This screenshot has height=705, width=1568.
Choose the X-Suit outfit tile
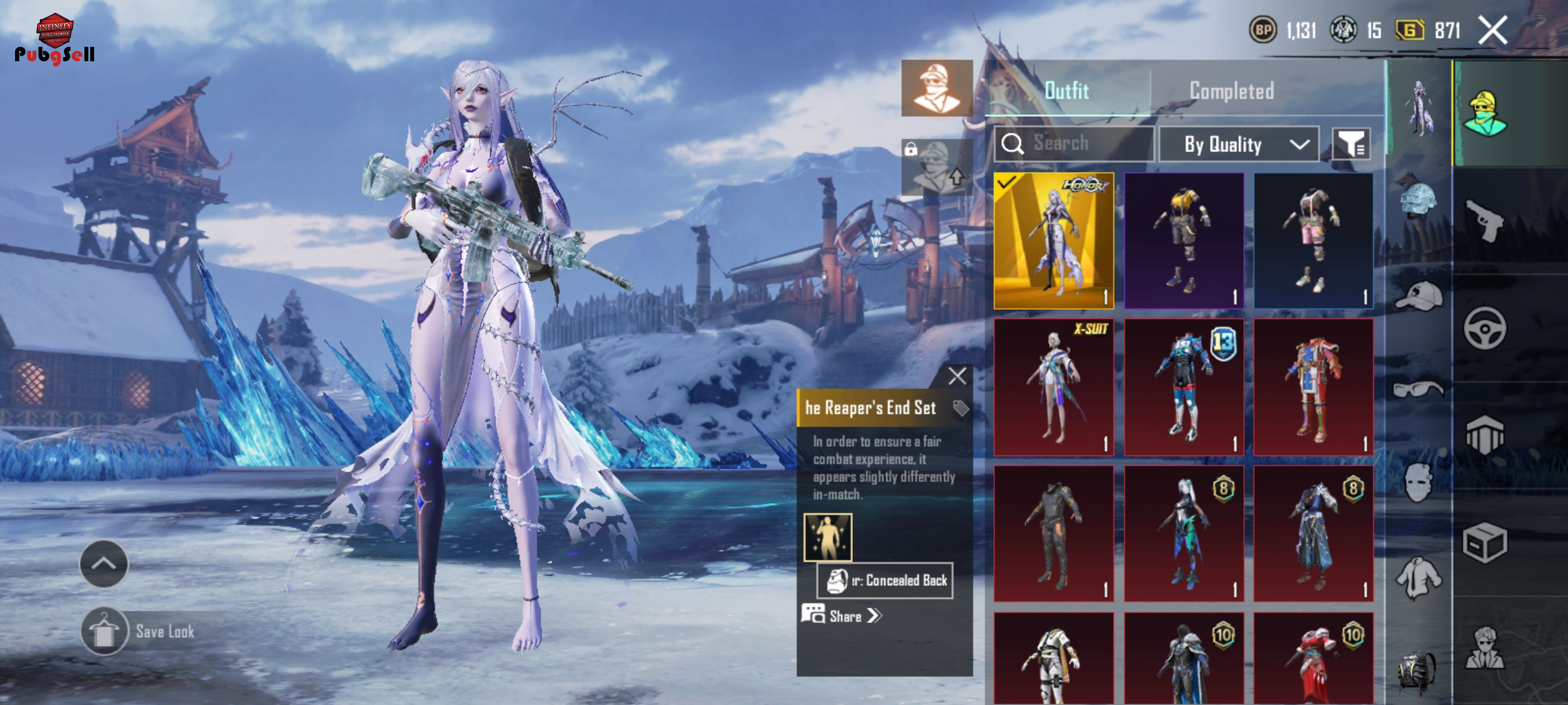1053,387
